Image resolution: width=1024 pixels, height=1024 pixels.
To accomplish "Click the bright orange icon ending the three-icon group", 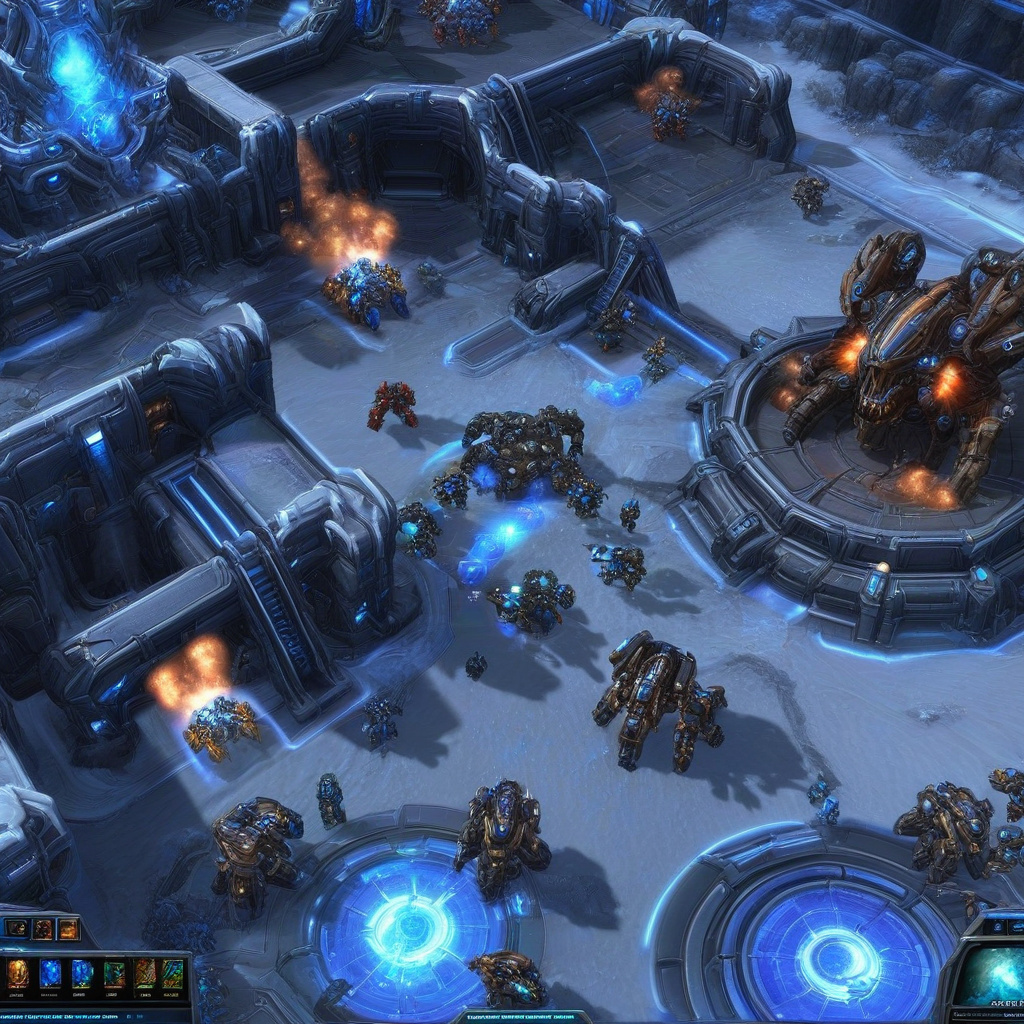I will [68, 929].
